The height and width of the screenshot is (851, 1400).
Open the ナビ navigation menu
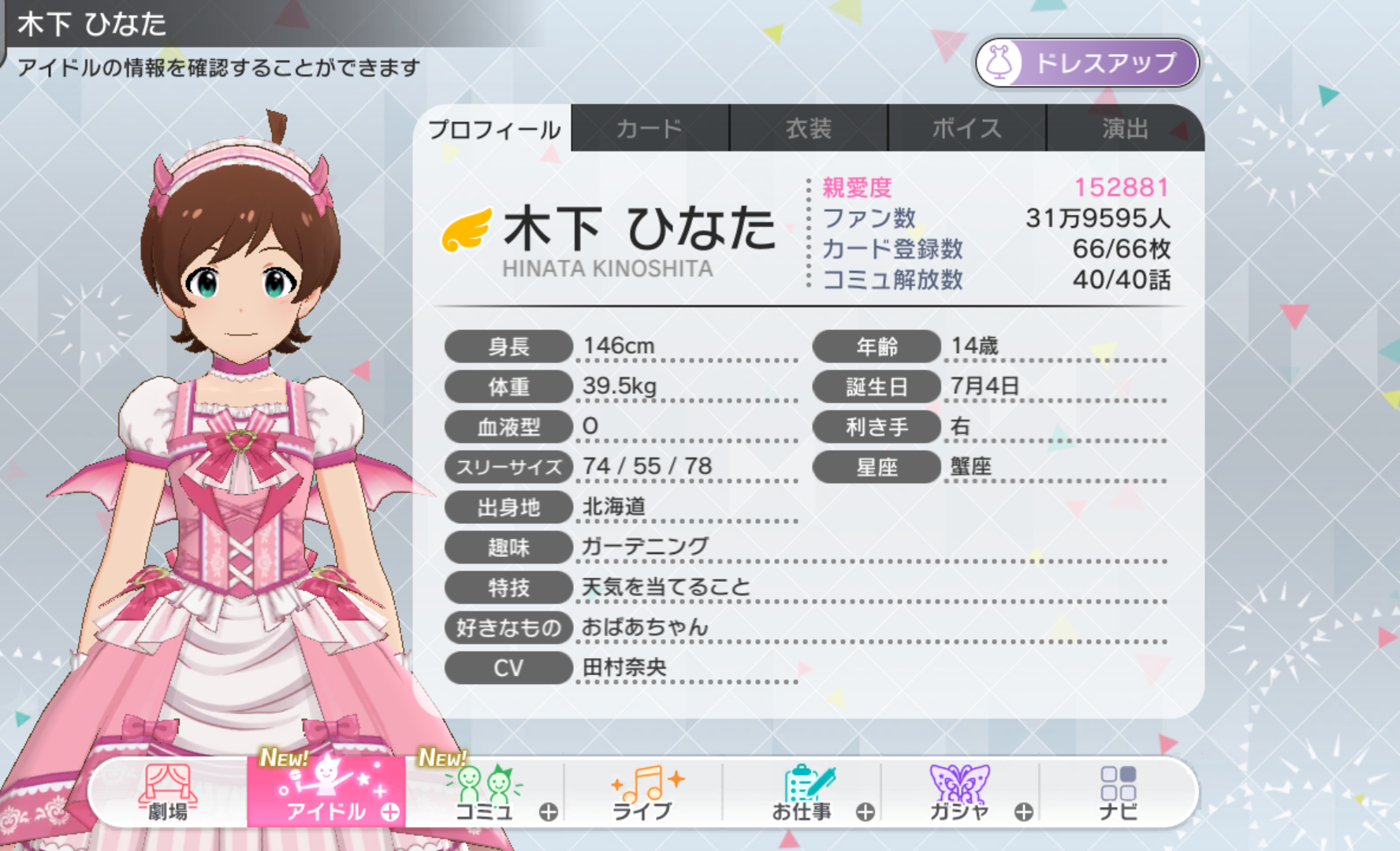tap(1118, 793)
